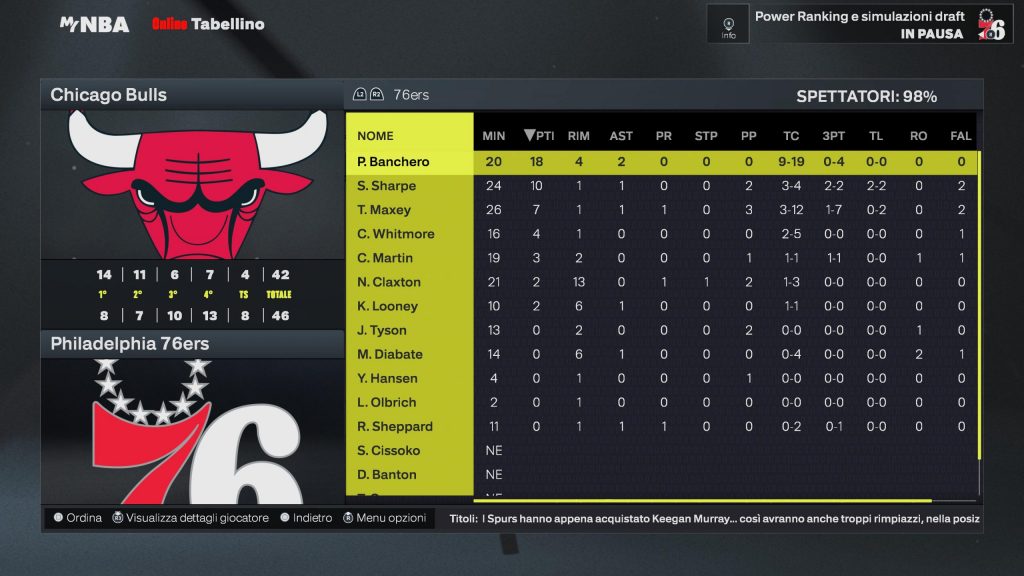
Task: Select P. Banchero's stat row
Action: pos(393,162)
